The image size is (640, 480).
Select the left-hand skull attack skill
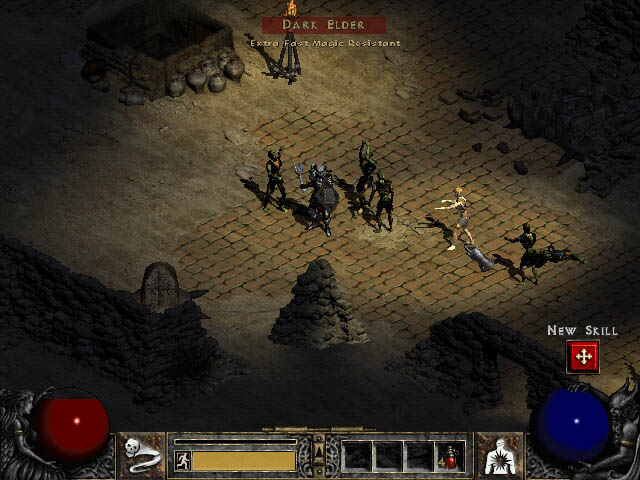click(x=143, y=456)
